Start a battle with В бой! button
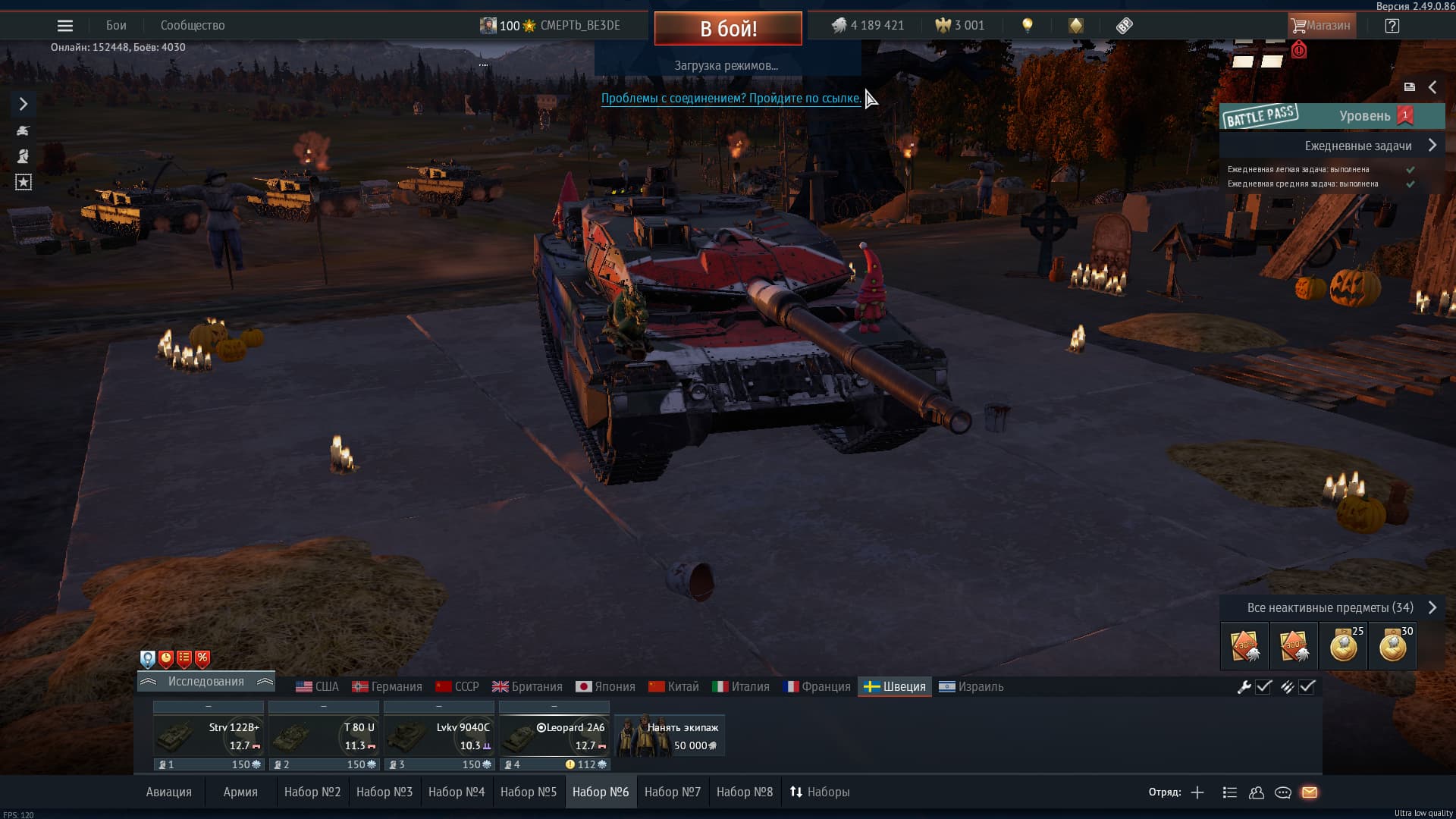This screenshot has width=1456, height=819. (728, 28)
